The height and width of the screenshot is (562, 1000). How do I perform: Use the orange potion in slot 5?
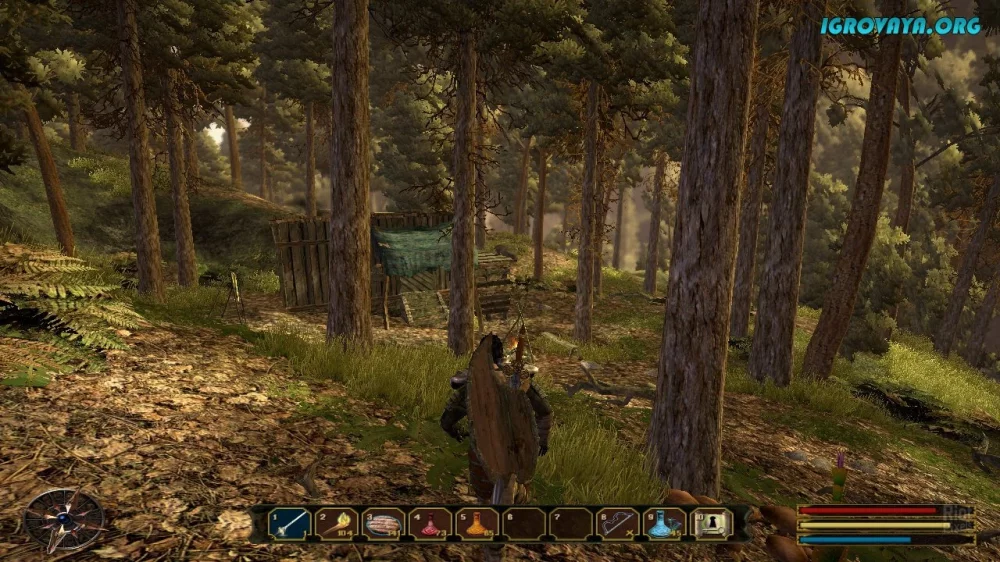[478, 523]
